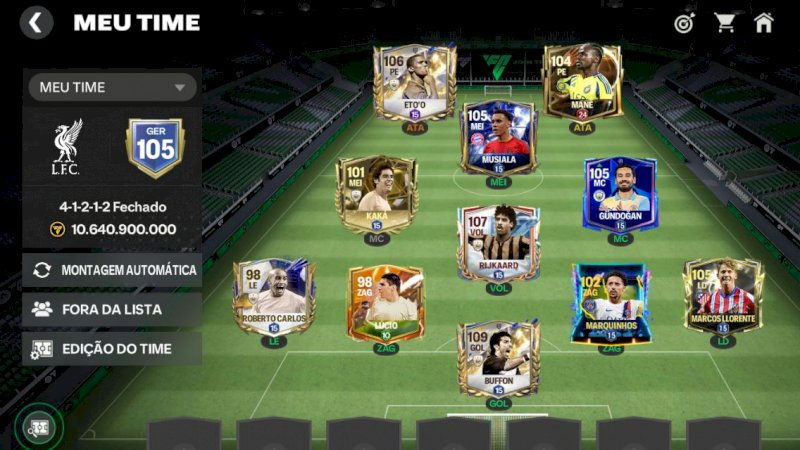Open Fora da Lista menu
The image size is (800, 450).
coord(112,309)
